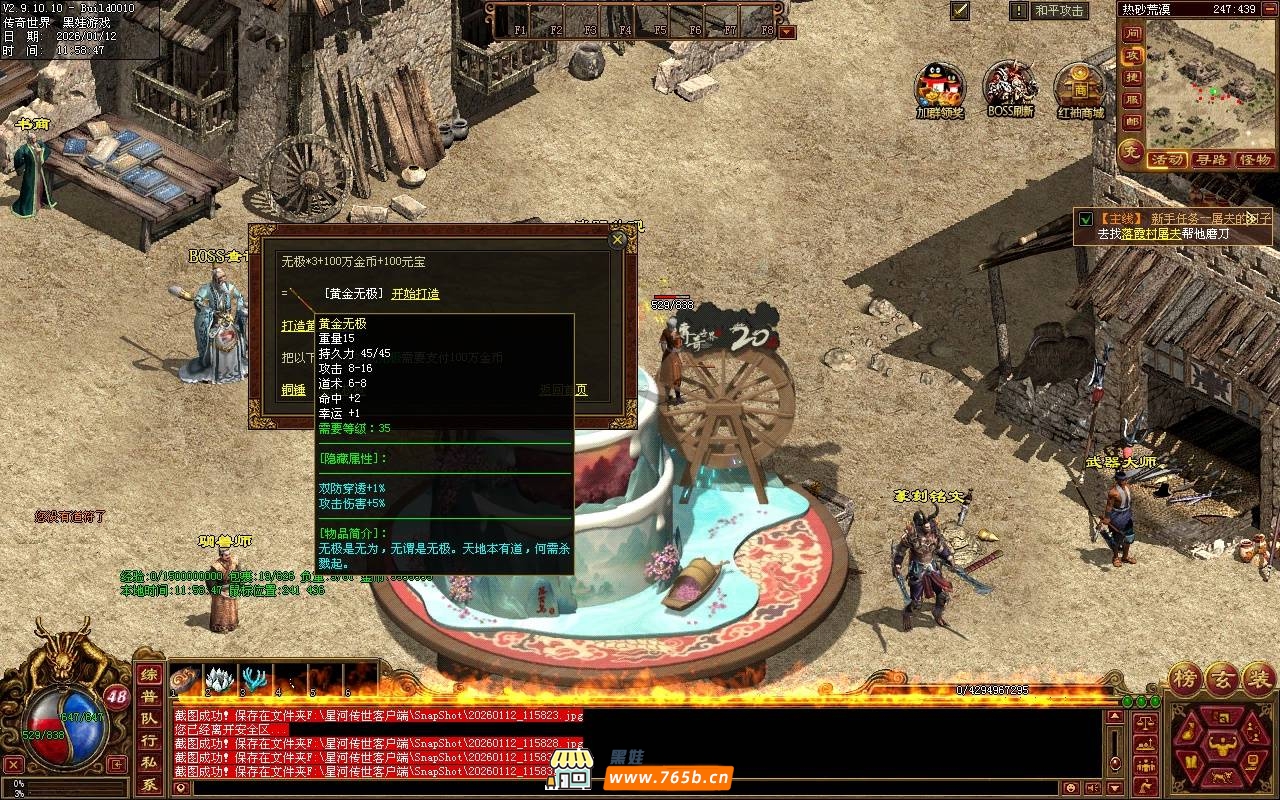Select the 综 general chat channel tab
The image size is (1280, 800).
(x=148, y=675)
